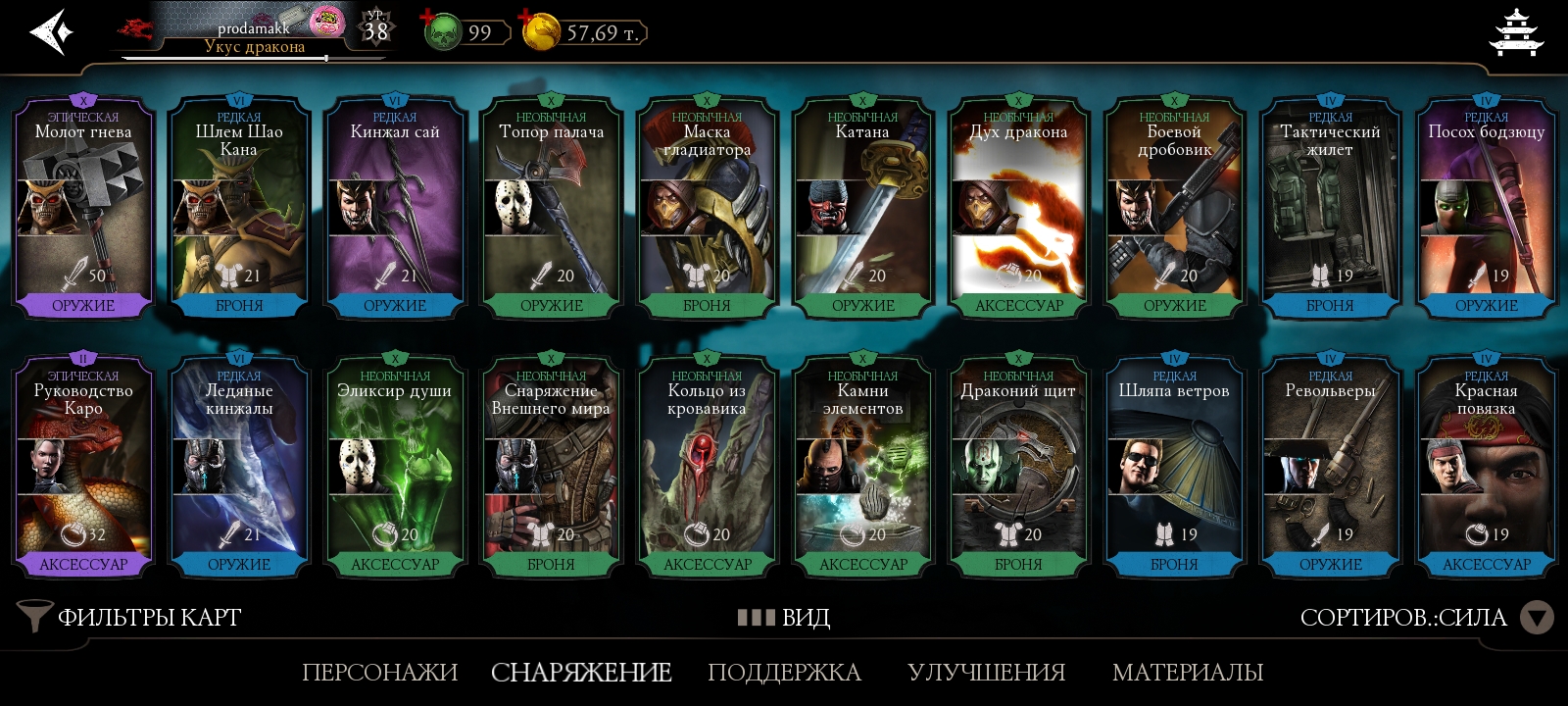Switch to the Материалы tab
The image size is (1568, 706).
click(x=1187, y=673)
